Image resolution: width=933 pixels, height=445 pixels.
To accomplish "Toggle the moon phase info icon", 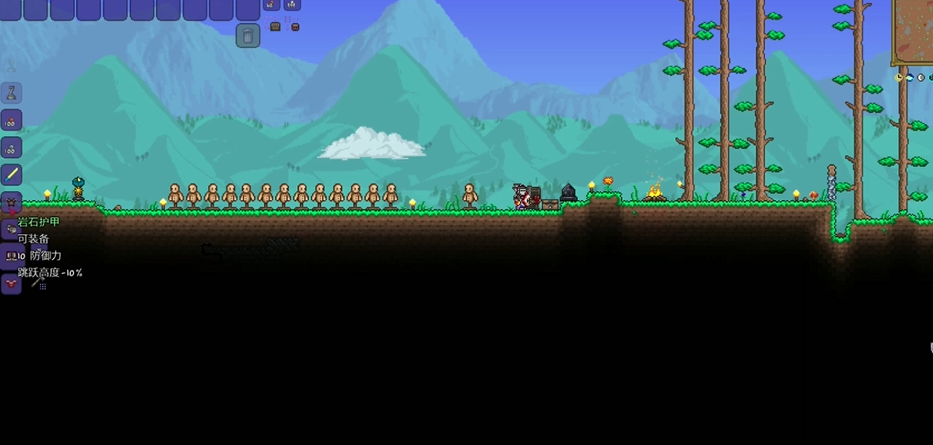I will tap(920, 77).
